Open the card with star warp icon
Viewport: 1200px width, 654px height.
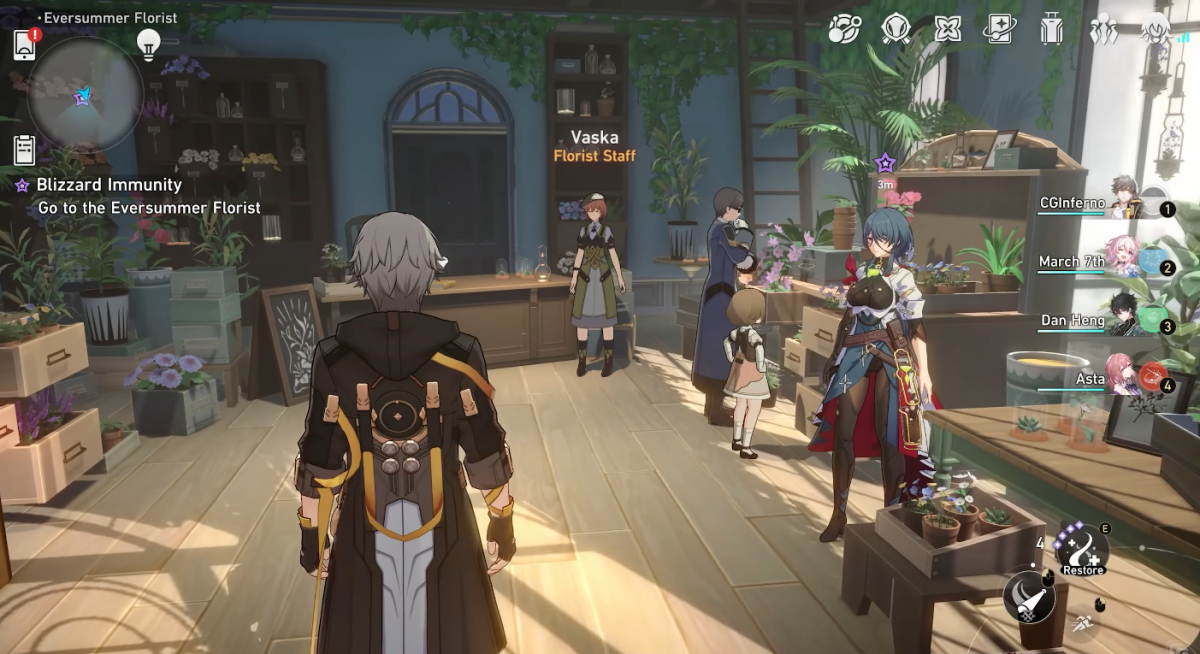point(998,29)
